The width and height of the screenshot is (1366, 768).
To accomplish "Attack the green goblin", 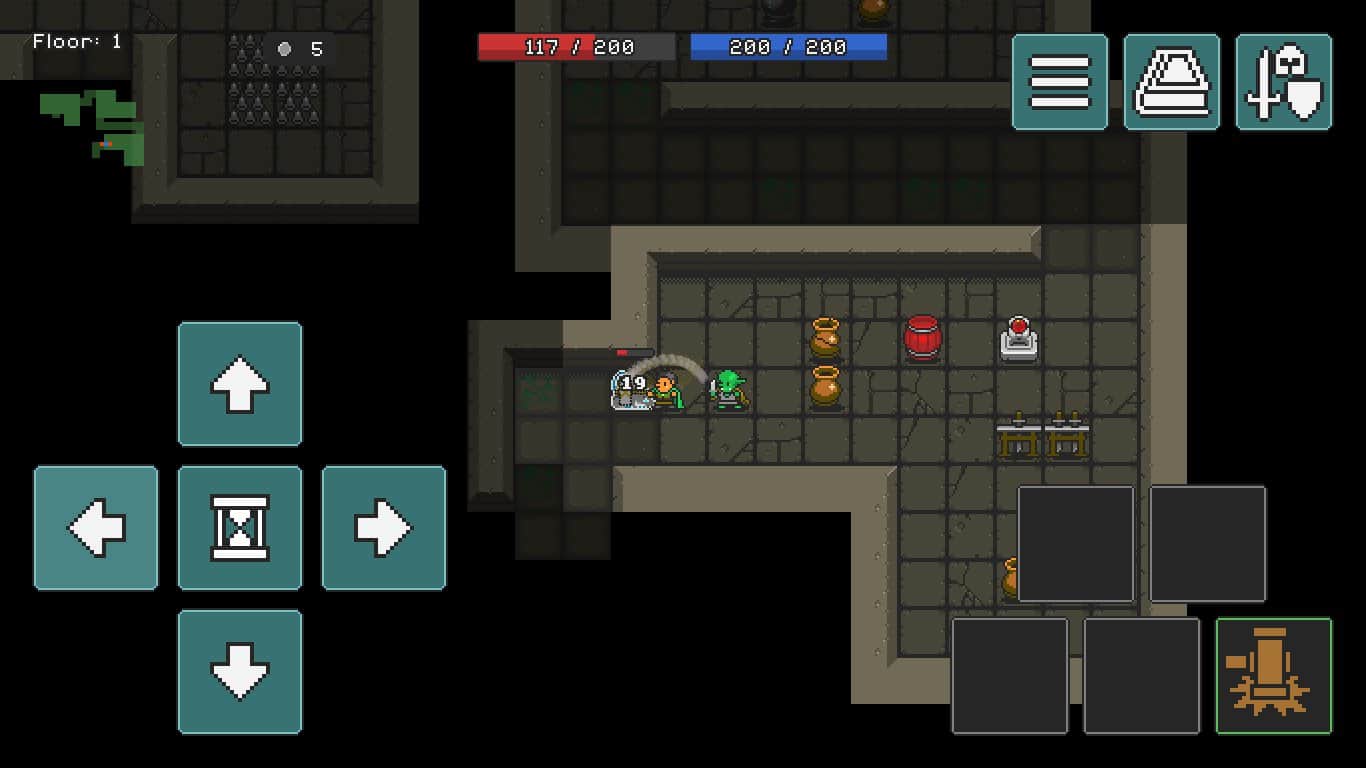I will click(x=729, y=390).
